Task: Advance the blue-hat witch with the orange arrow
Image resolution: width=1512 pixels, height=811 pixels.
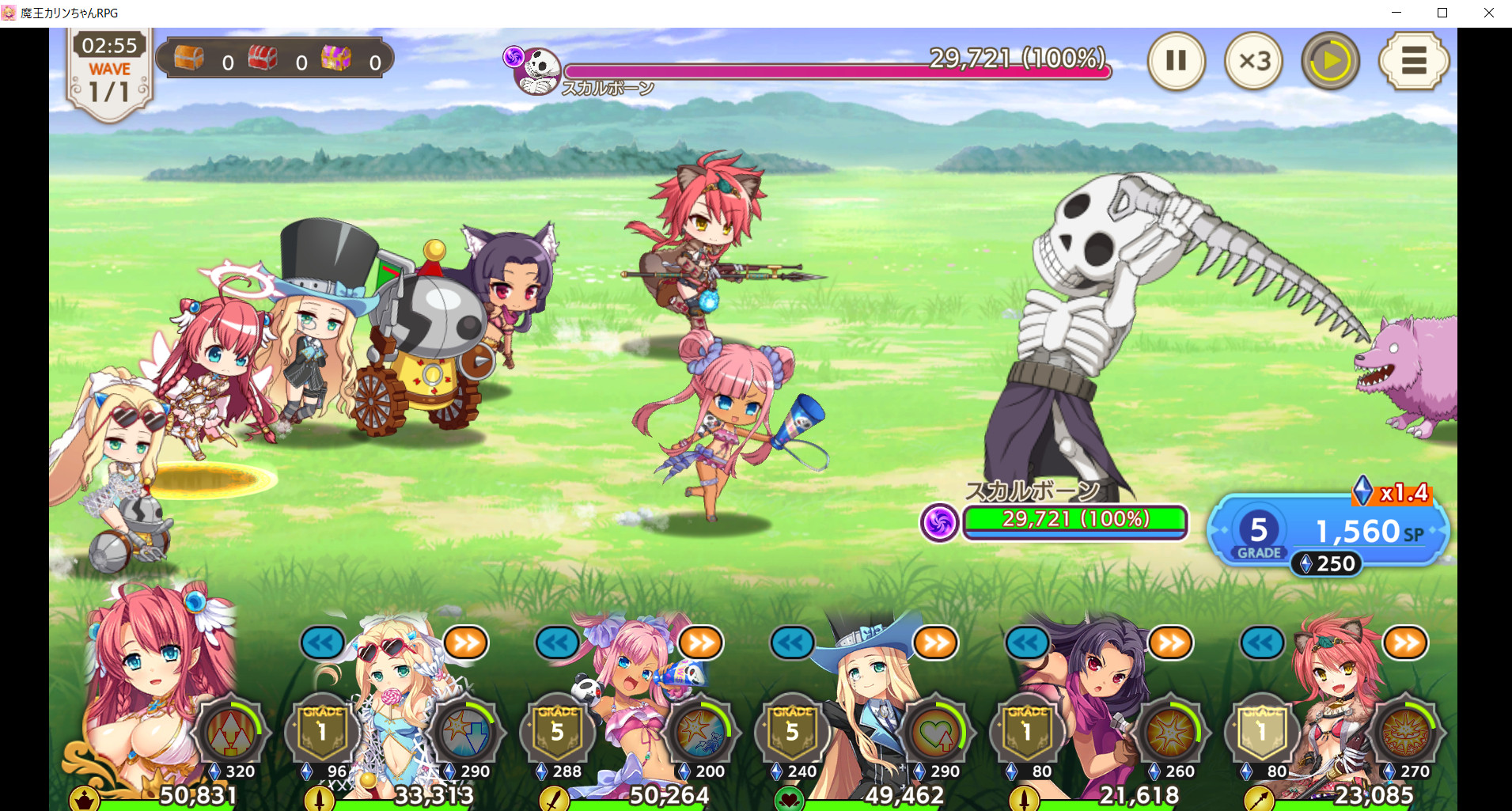Action: [x=935, y=642]
